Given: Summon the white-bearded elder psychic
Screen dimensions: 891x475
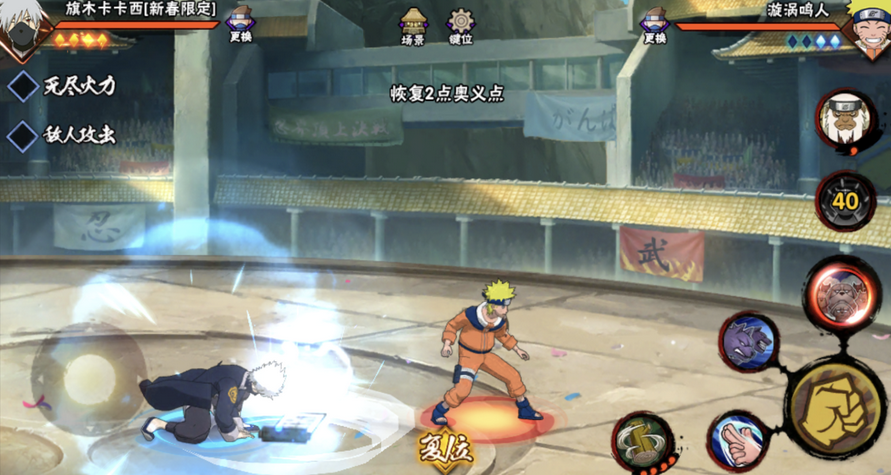Looking at the screenshot, I should point(845,120).
